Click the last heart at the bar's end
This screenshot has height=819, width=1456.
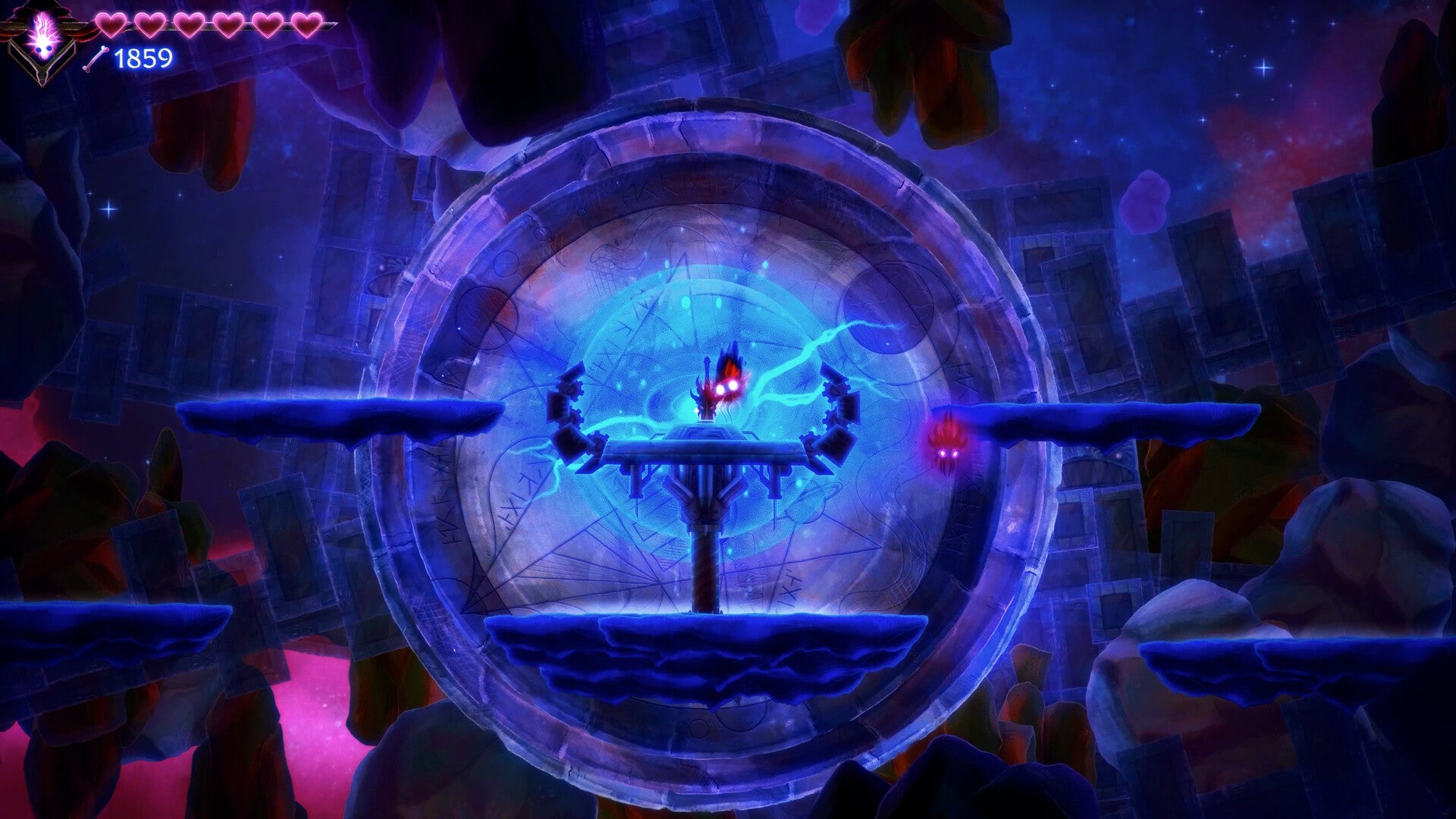306,25
